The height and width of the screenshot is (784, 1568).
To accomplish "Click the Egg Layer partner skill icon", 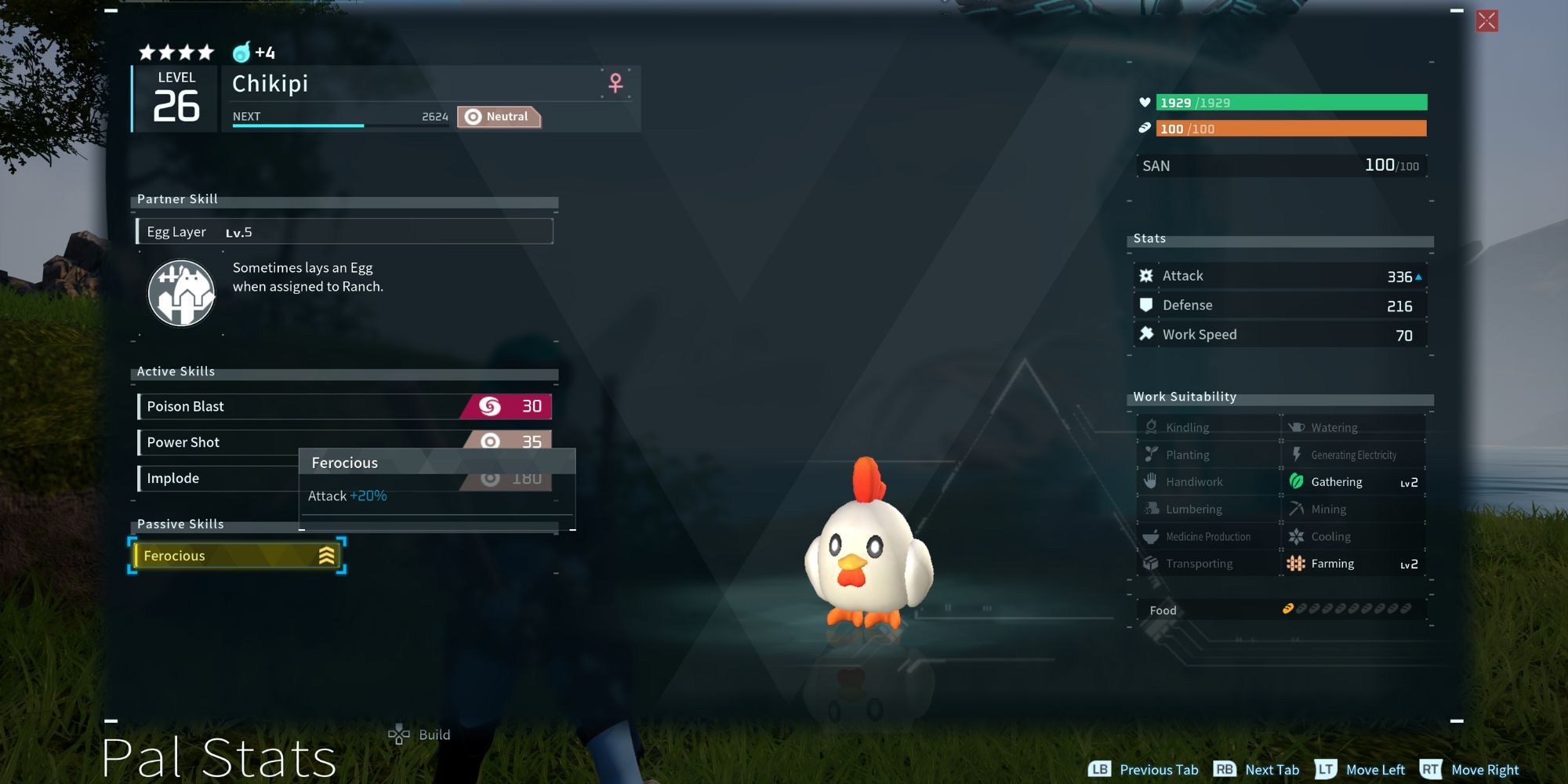I will (181, 293).
